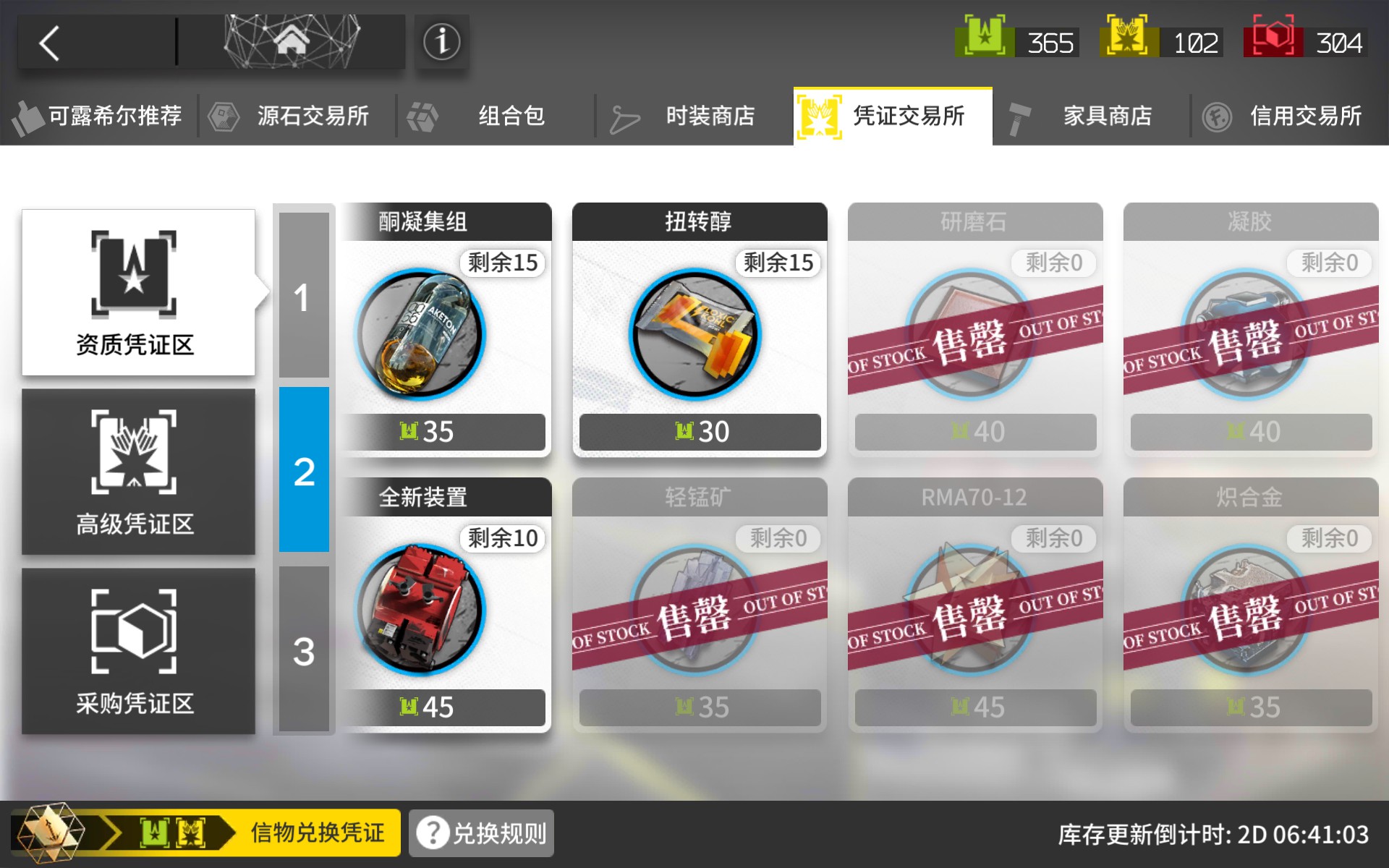Open the 信用交易所 tab
This screenshot has width=1389, height=868.
1307,116
